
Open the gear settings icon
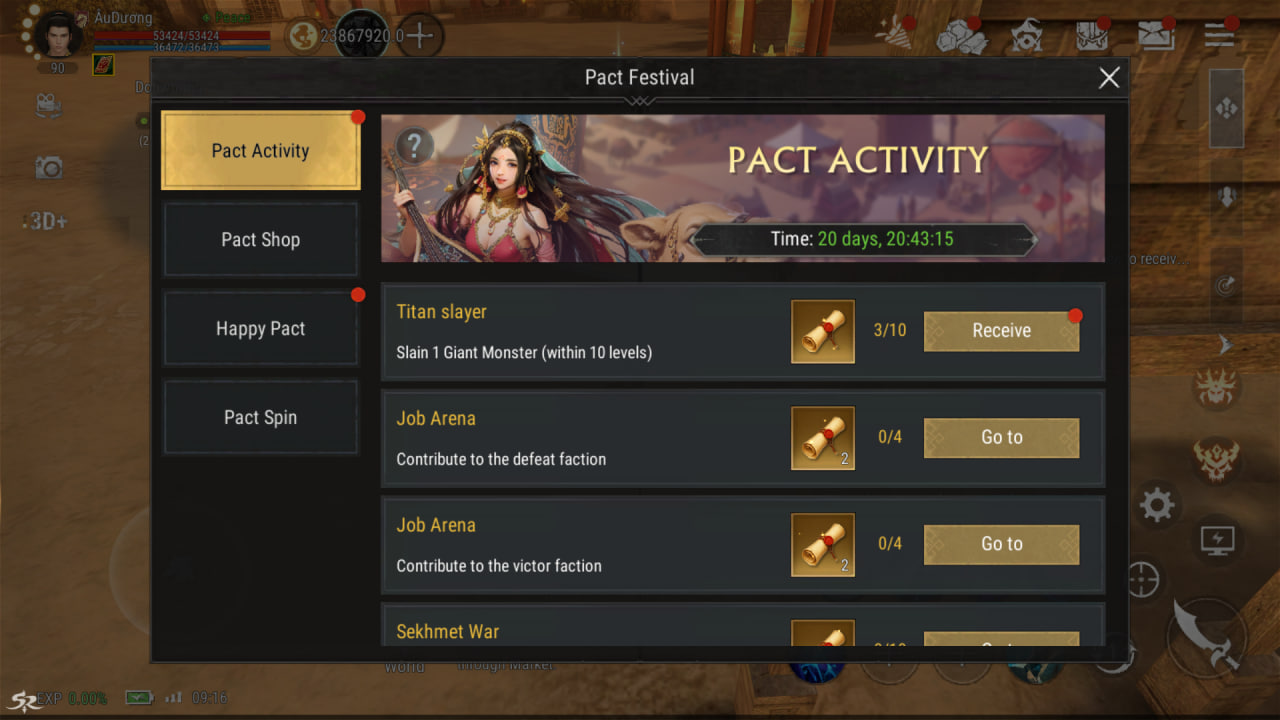1156,506
